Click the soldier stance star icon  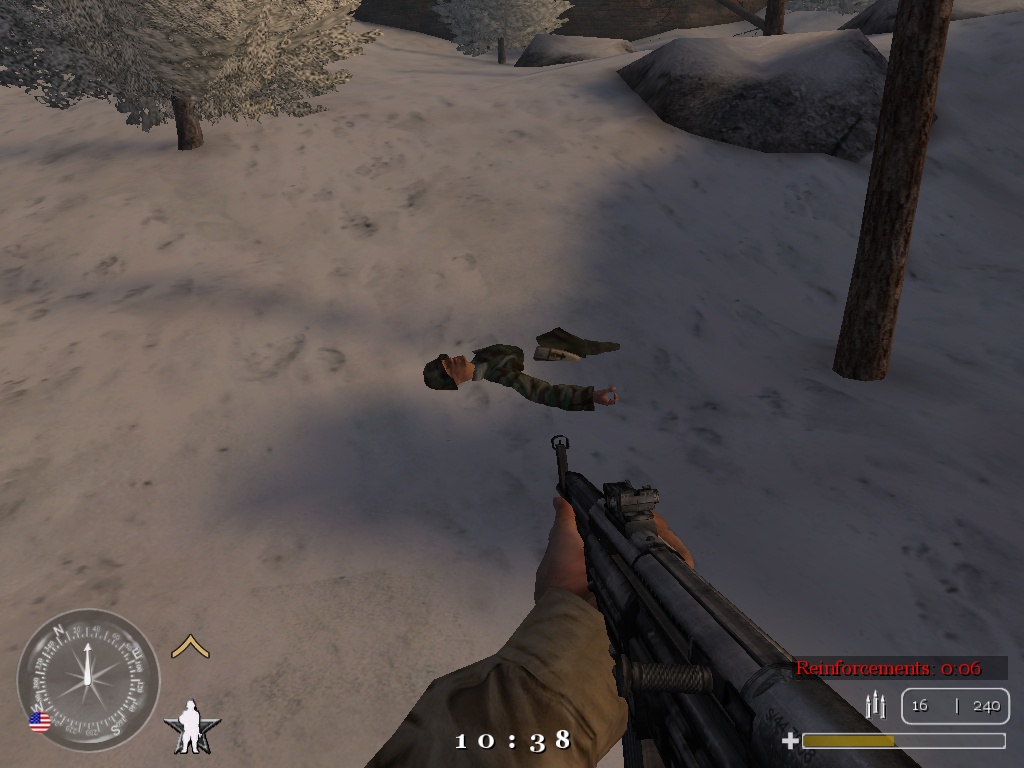tap(191, 727)
